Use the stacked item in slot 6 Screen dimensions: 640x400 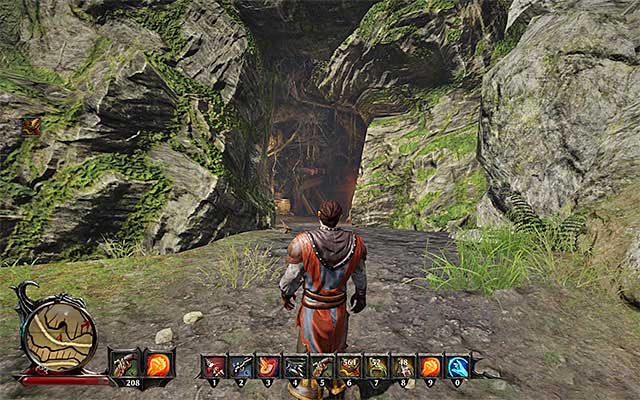pos(349,366)
